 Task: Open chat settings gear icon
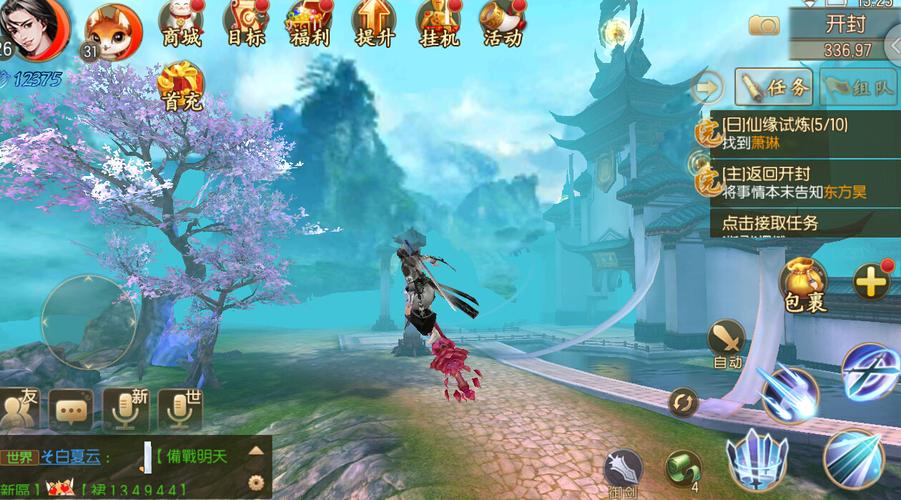pyautogui.click(x=255, y=481)
